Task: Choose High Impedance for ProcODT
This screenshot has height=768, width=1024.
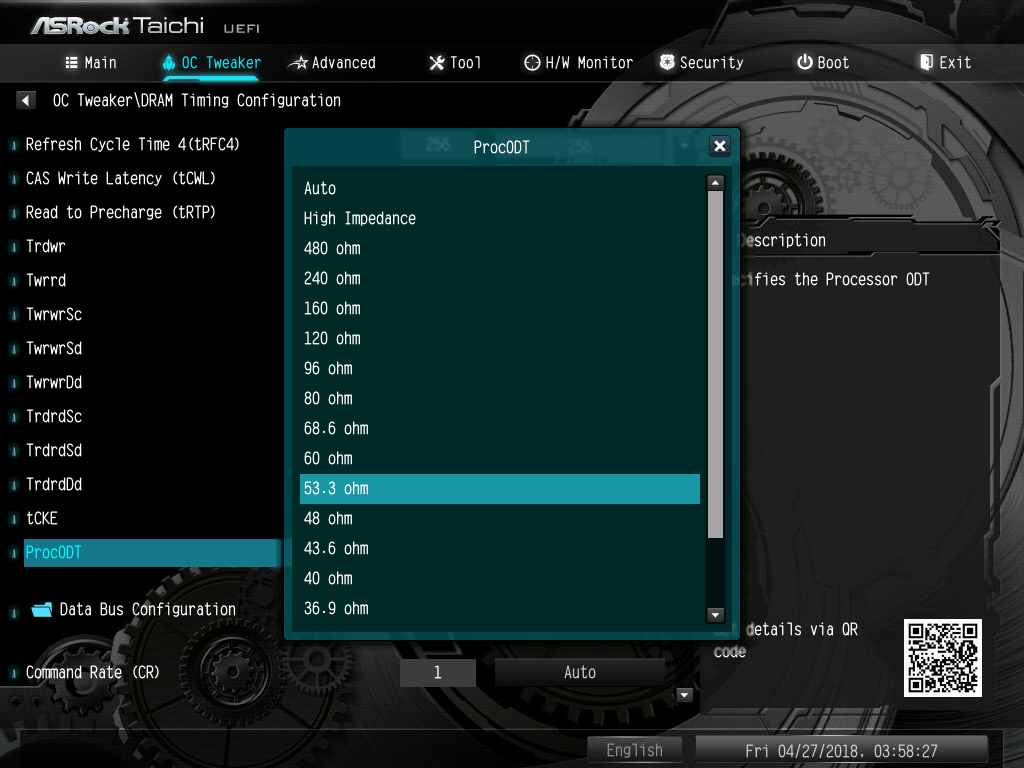Action: coord(360,219)
